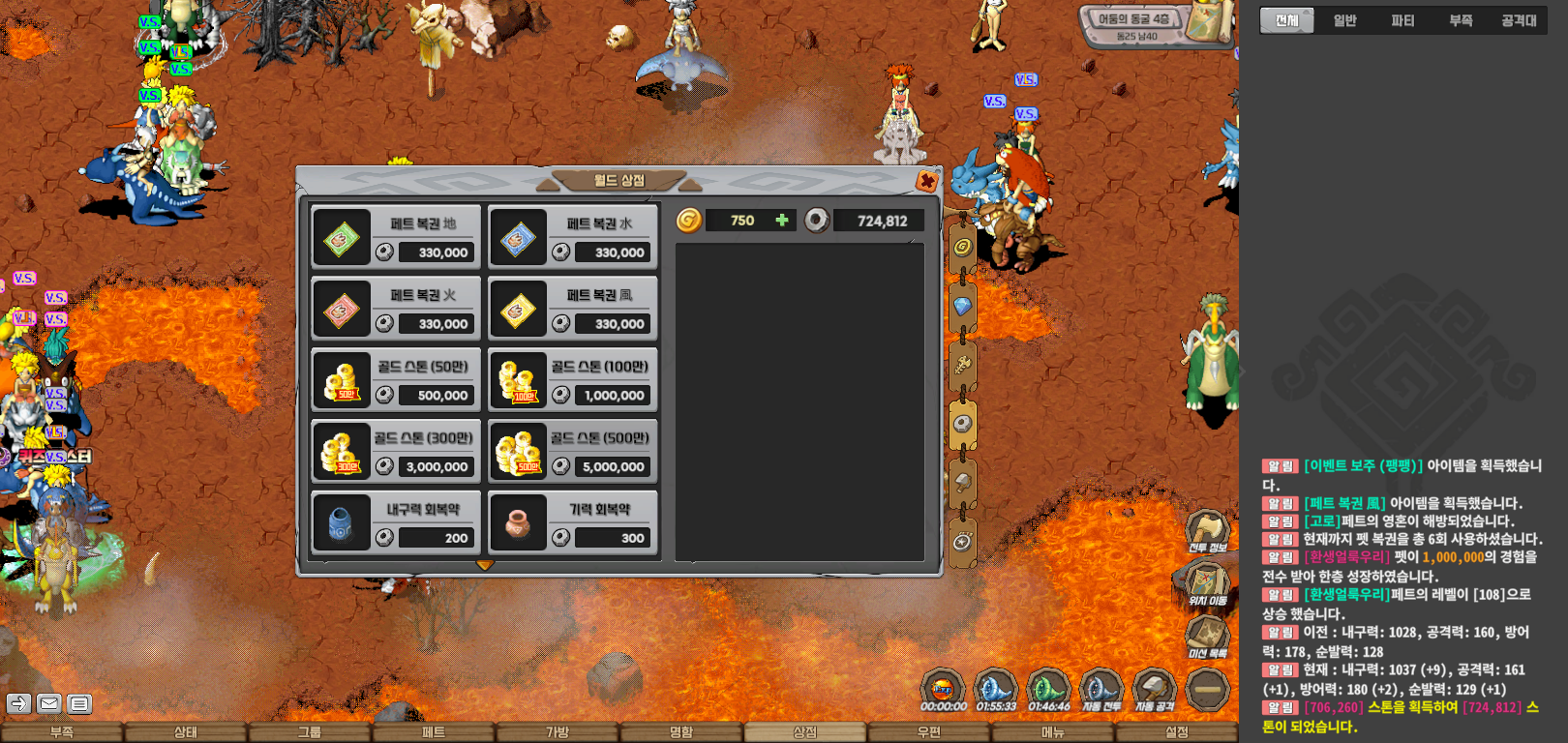The image size is (1568, 743).
Task: Choose the 페트 복권 水 shop item
Action: pyautogui.click(x=573, y=238)
